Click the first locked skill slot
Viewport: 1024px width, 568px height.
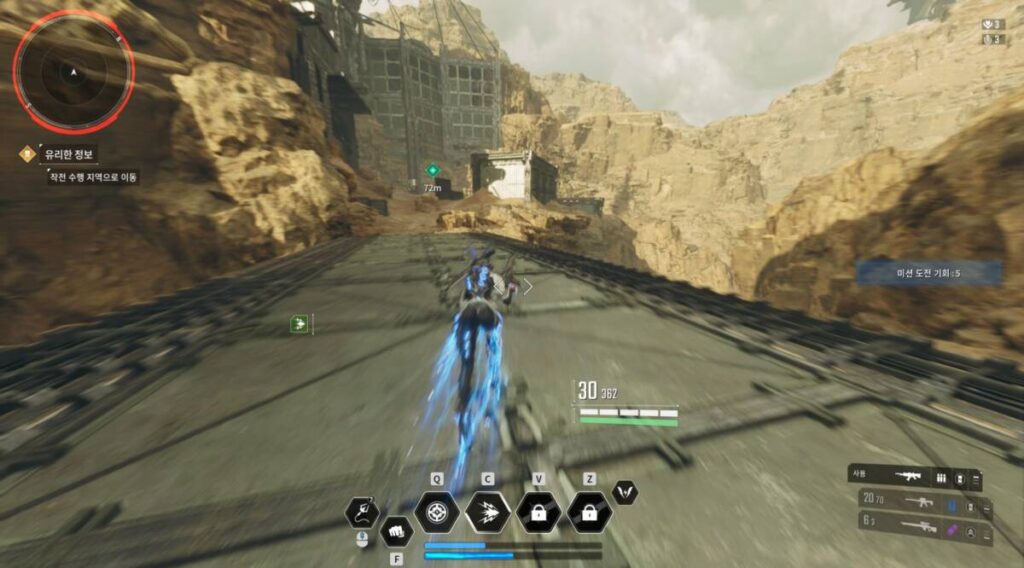click(539, 512)
